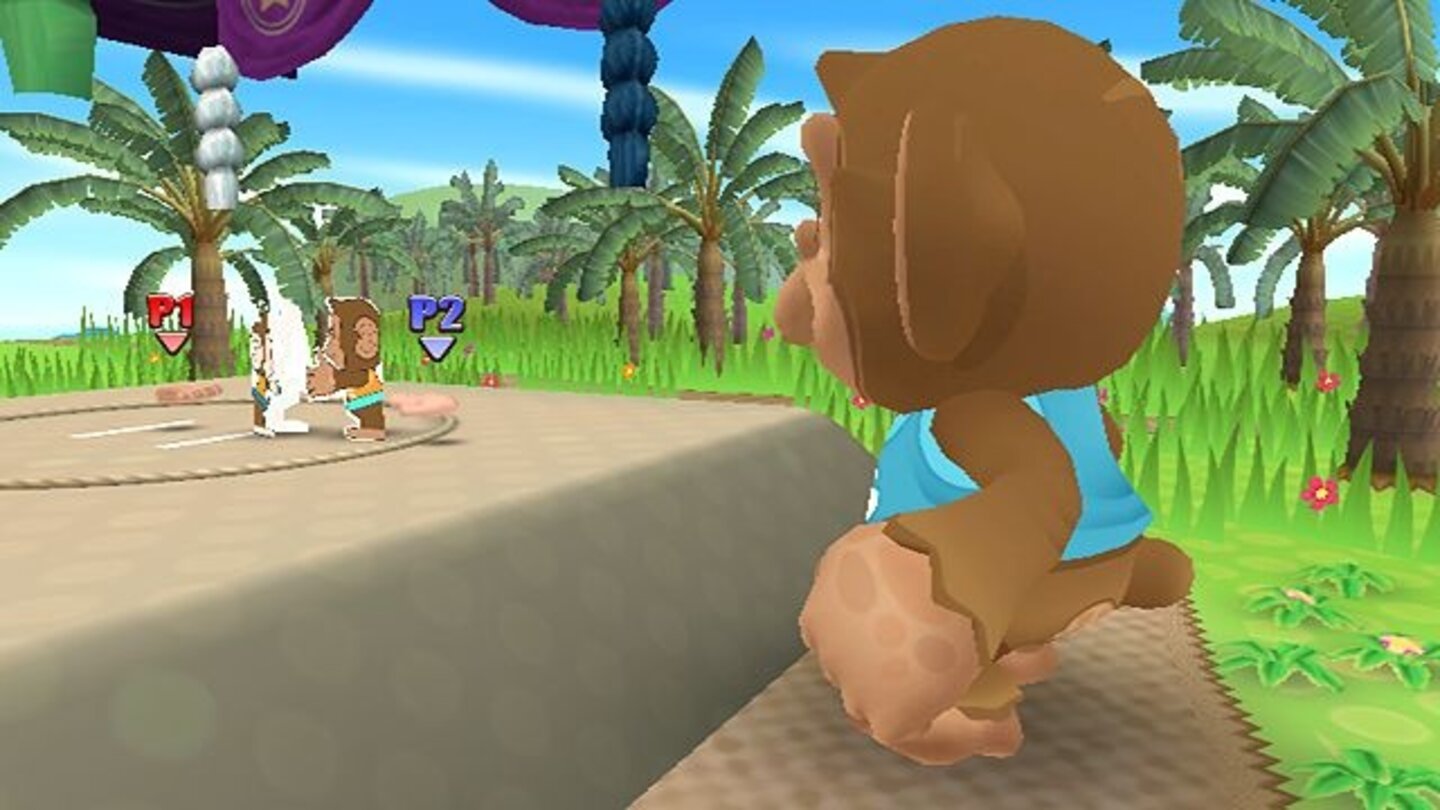Click the small pink flower near the ring
Image resolution: width=1440 pixels, height=810 pixels.
click(x=489, y=381)
